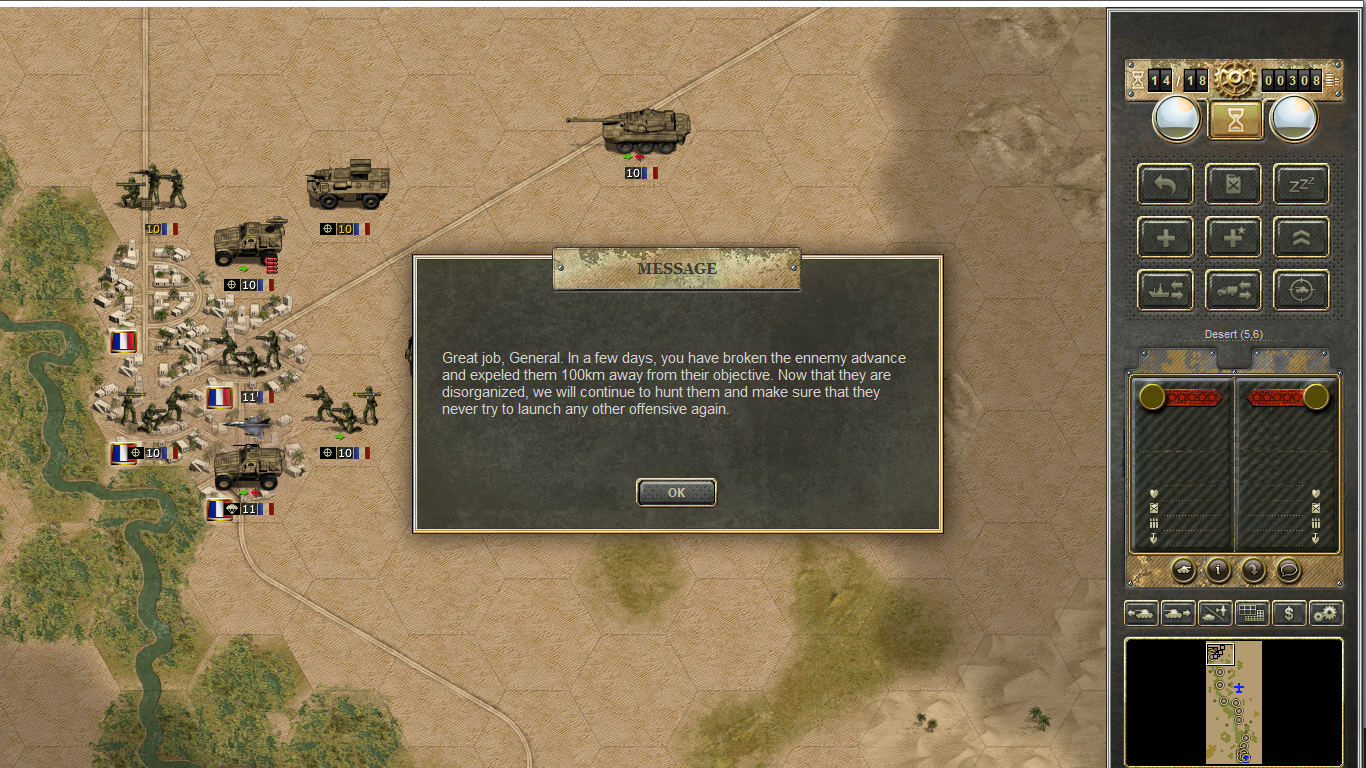Image resolution: width=1366 pixels, height=768 pixels.
Task: Toggle the tank and plane view button
Action: pos(1215,613)
